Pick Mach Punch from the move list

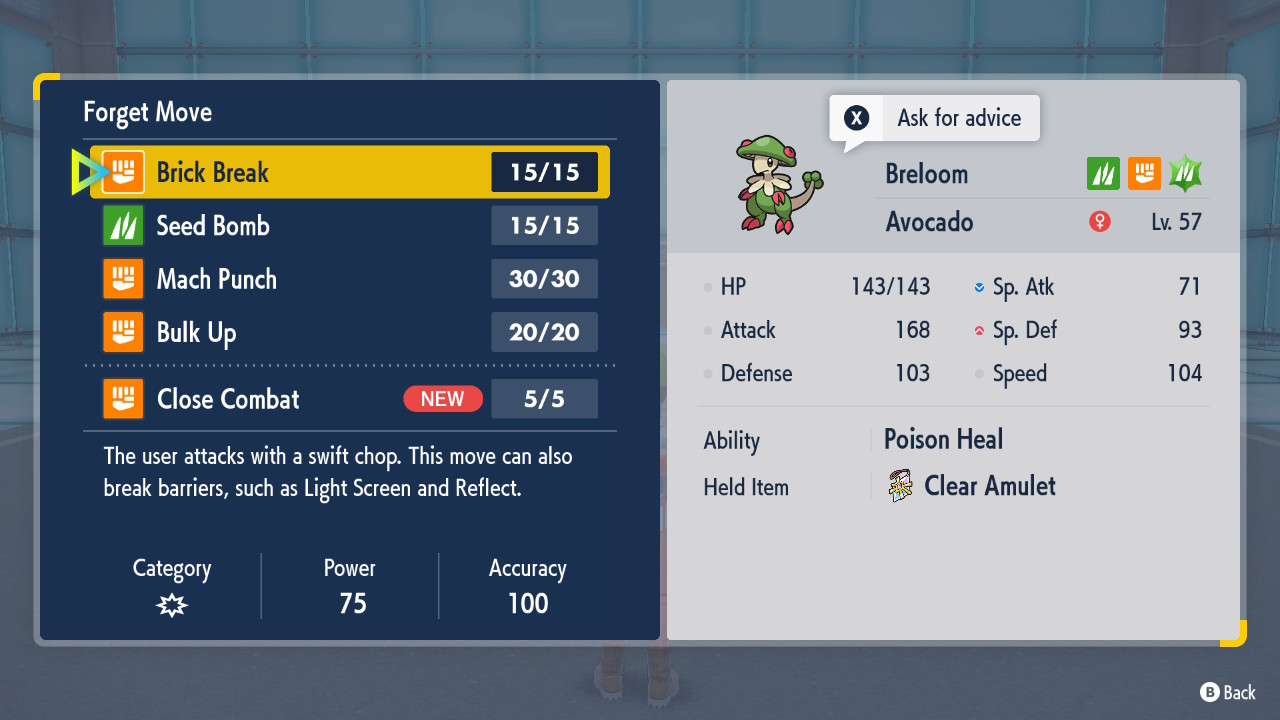point(350,279)
